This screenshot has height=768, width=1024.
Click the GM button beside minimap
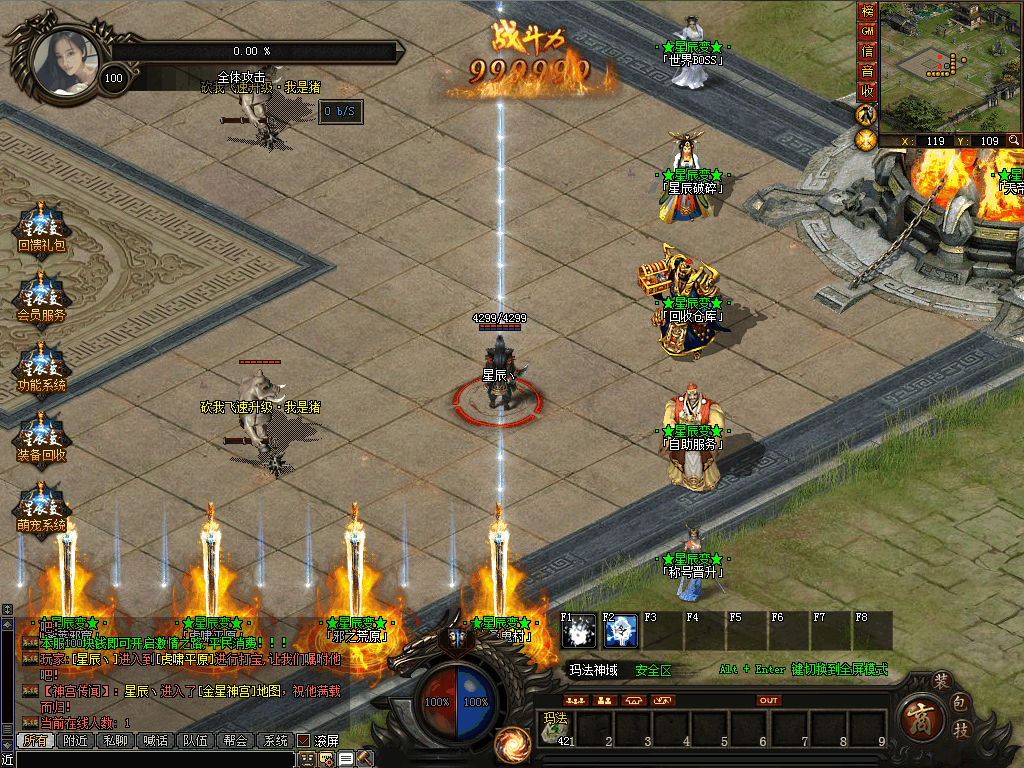tap(867, 32)
